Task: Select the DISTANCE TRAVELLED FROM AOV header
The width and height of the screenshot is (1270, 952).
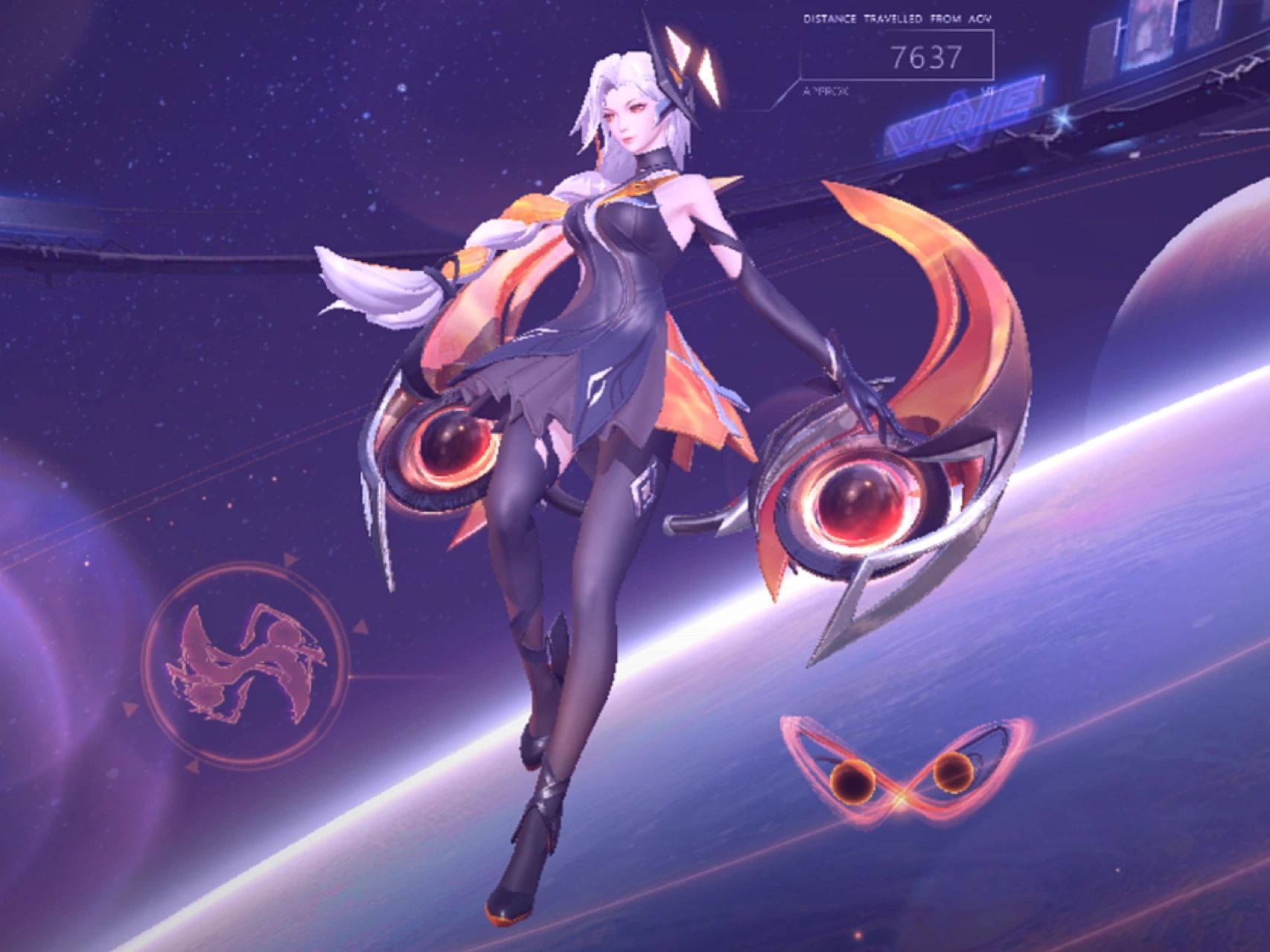Action: (897, 19)
